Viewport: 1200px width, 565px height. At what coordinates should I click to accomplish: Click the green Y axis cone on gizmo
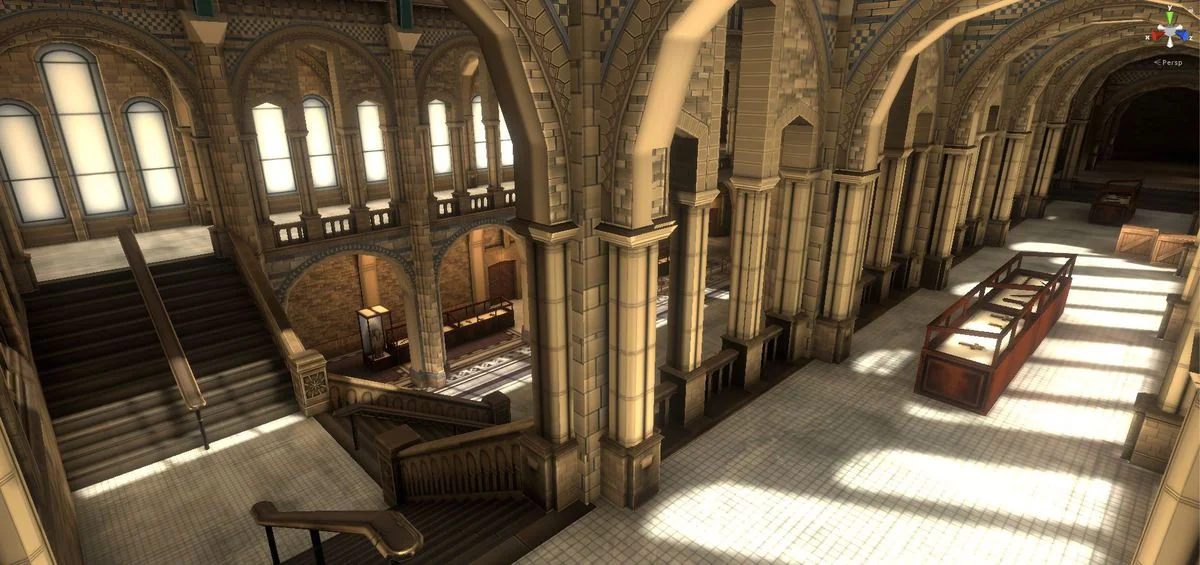pos(1170,16)
